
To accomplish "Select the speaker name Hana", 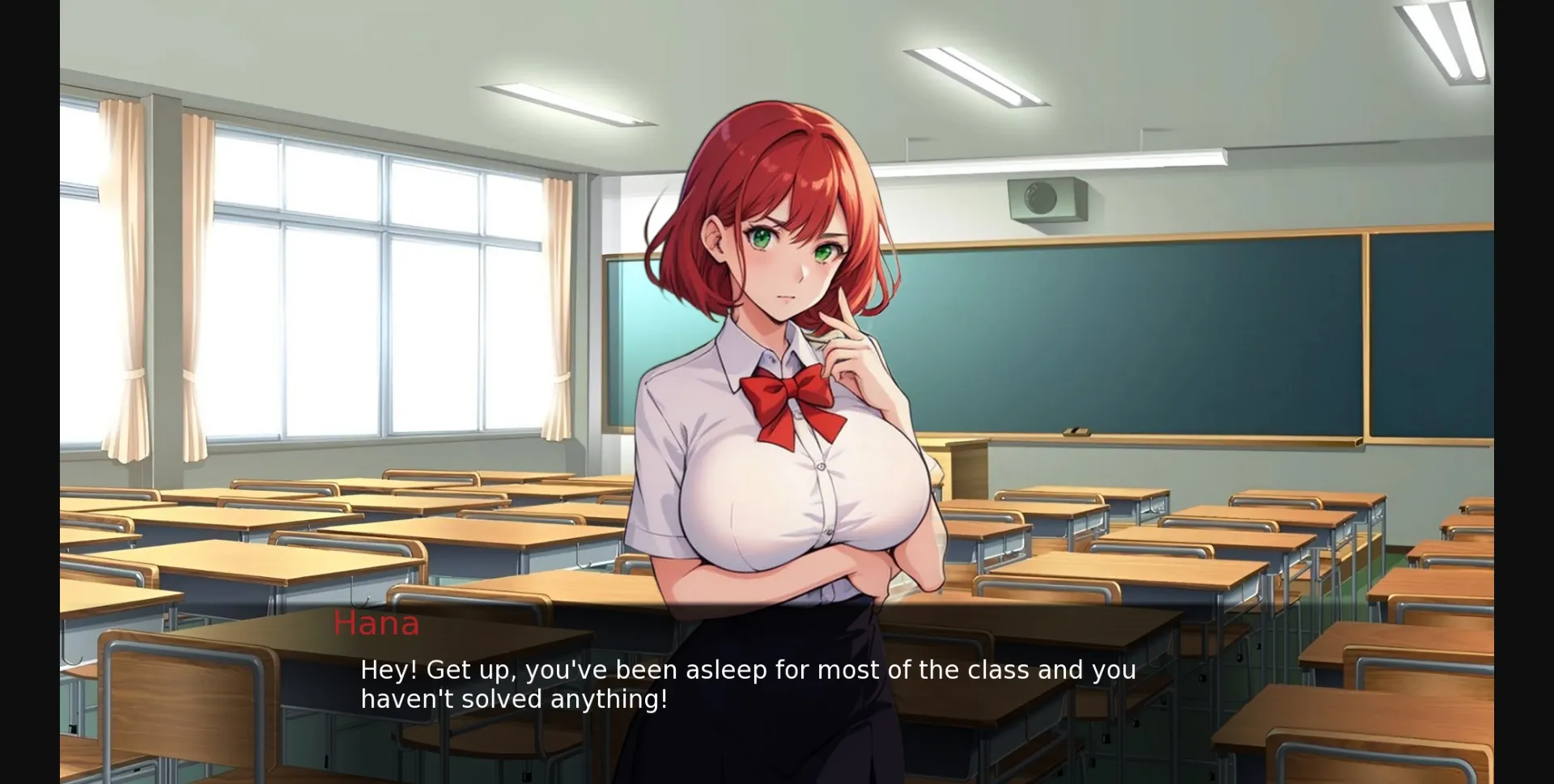I will point(377,623).
